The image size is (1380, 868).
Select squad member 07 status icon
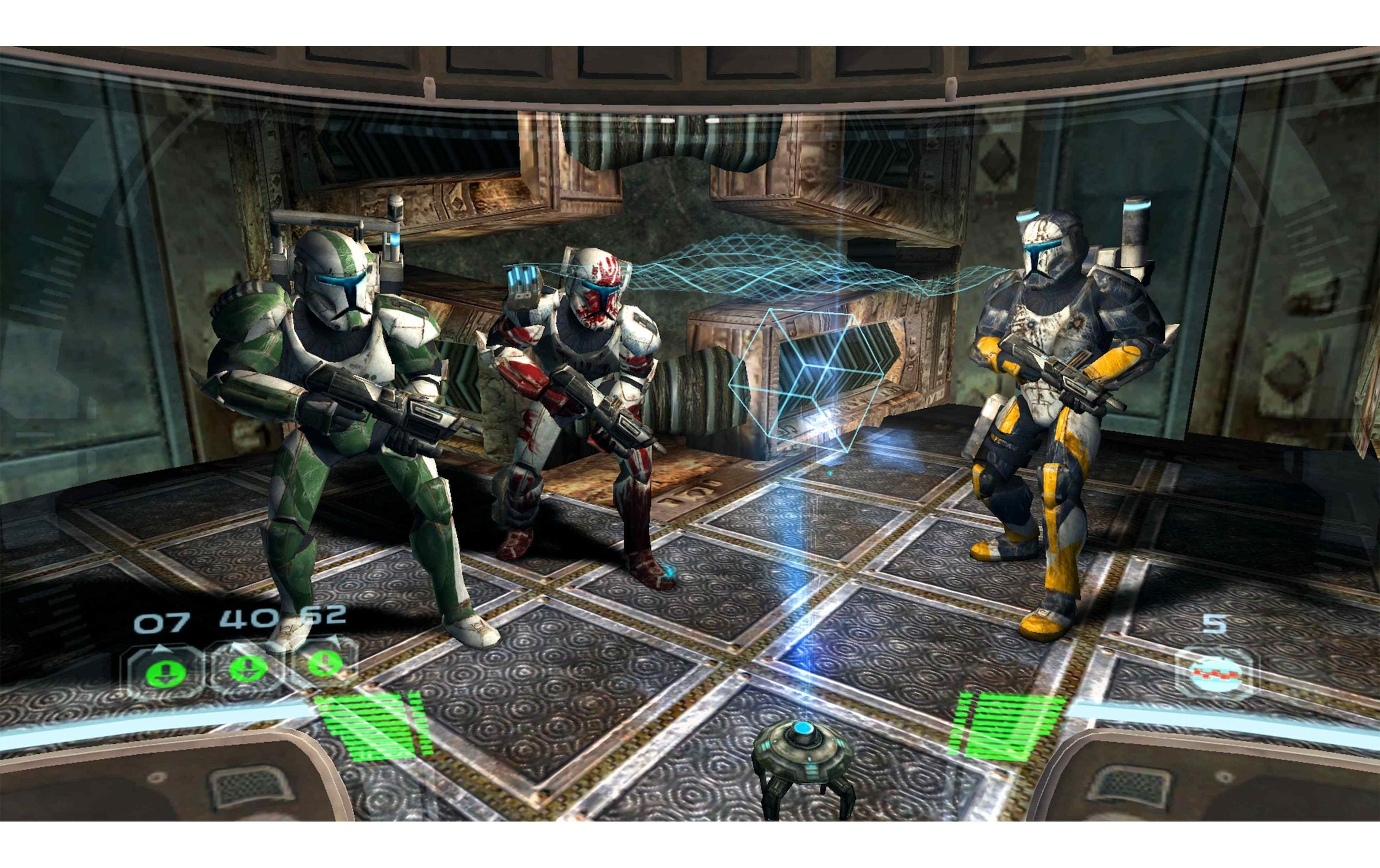166,671
